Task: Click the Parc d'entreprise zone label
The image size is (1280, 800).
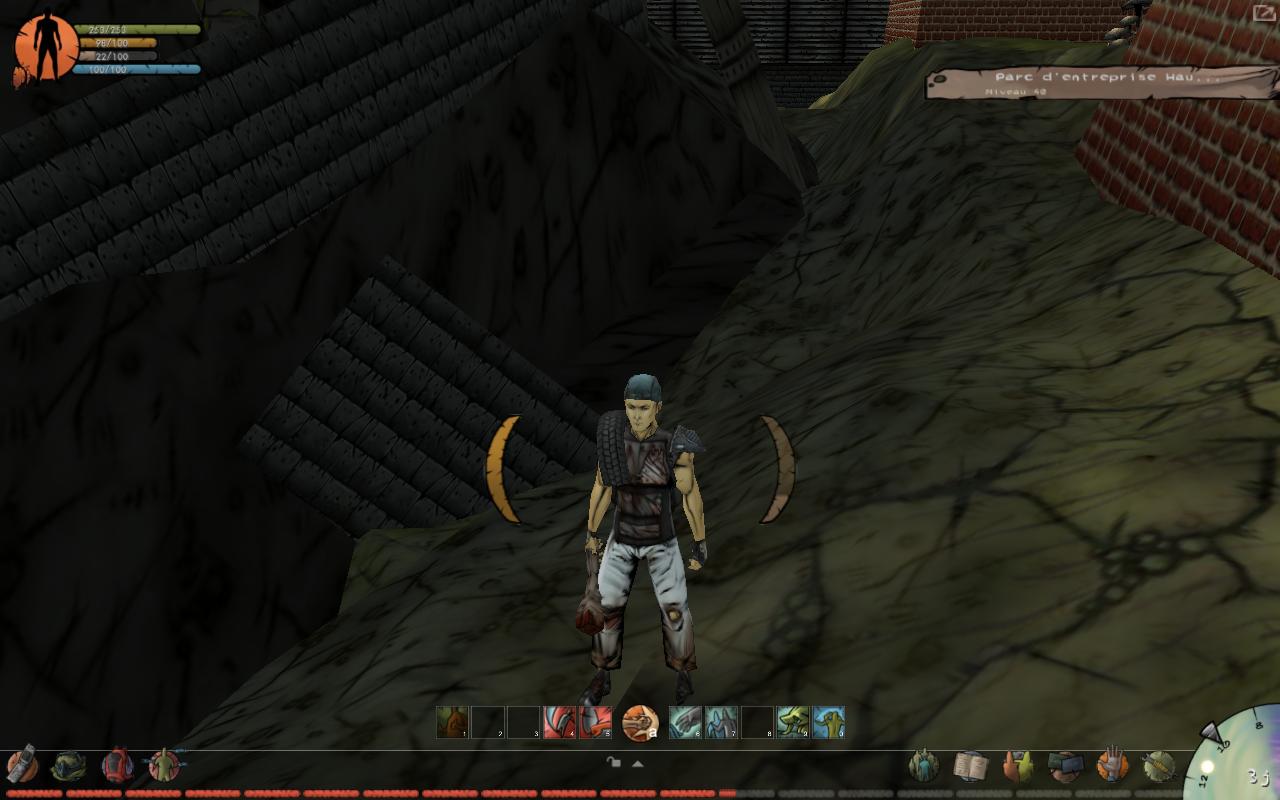Action: tap(1090, 82)
